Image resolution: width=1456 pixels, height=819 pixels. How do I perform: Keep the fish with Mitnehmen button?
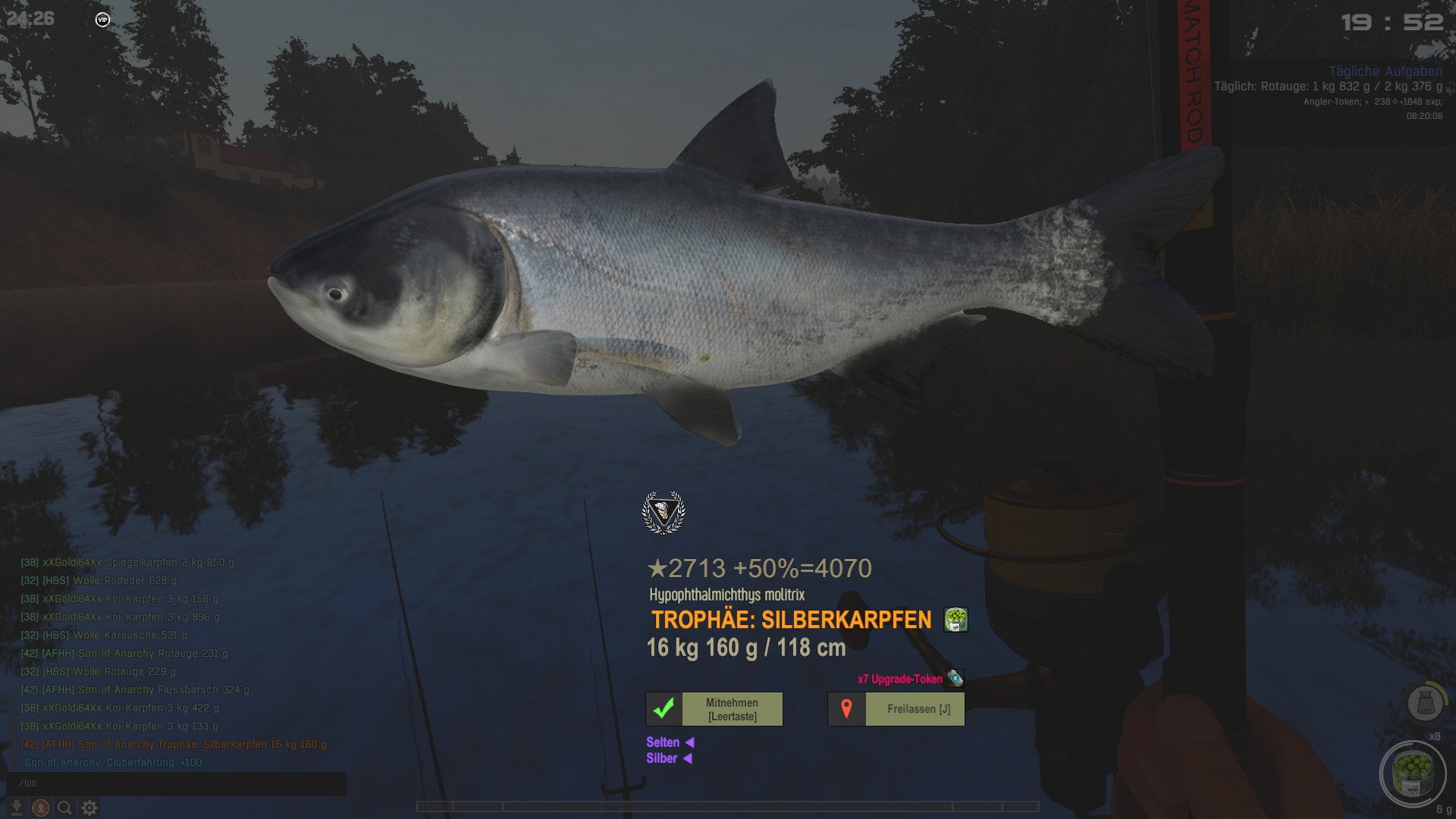point(714,709)
